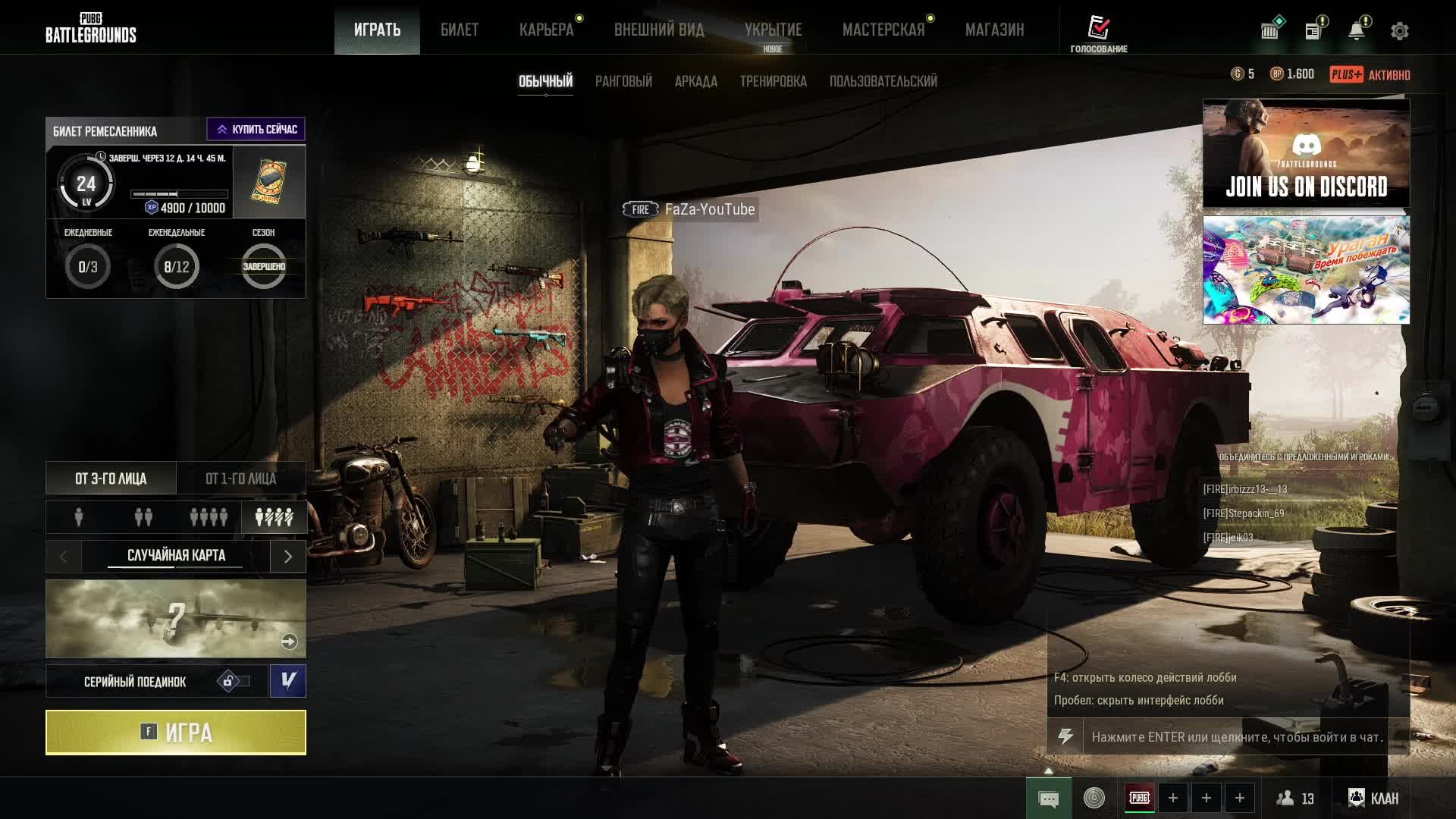Open the Join Us On Discord banner
1456x819 pixels.
pyautogui.click(x=1306, y=153)
